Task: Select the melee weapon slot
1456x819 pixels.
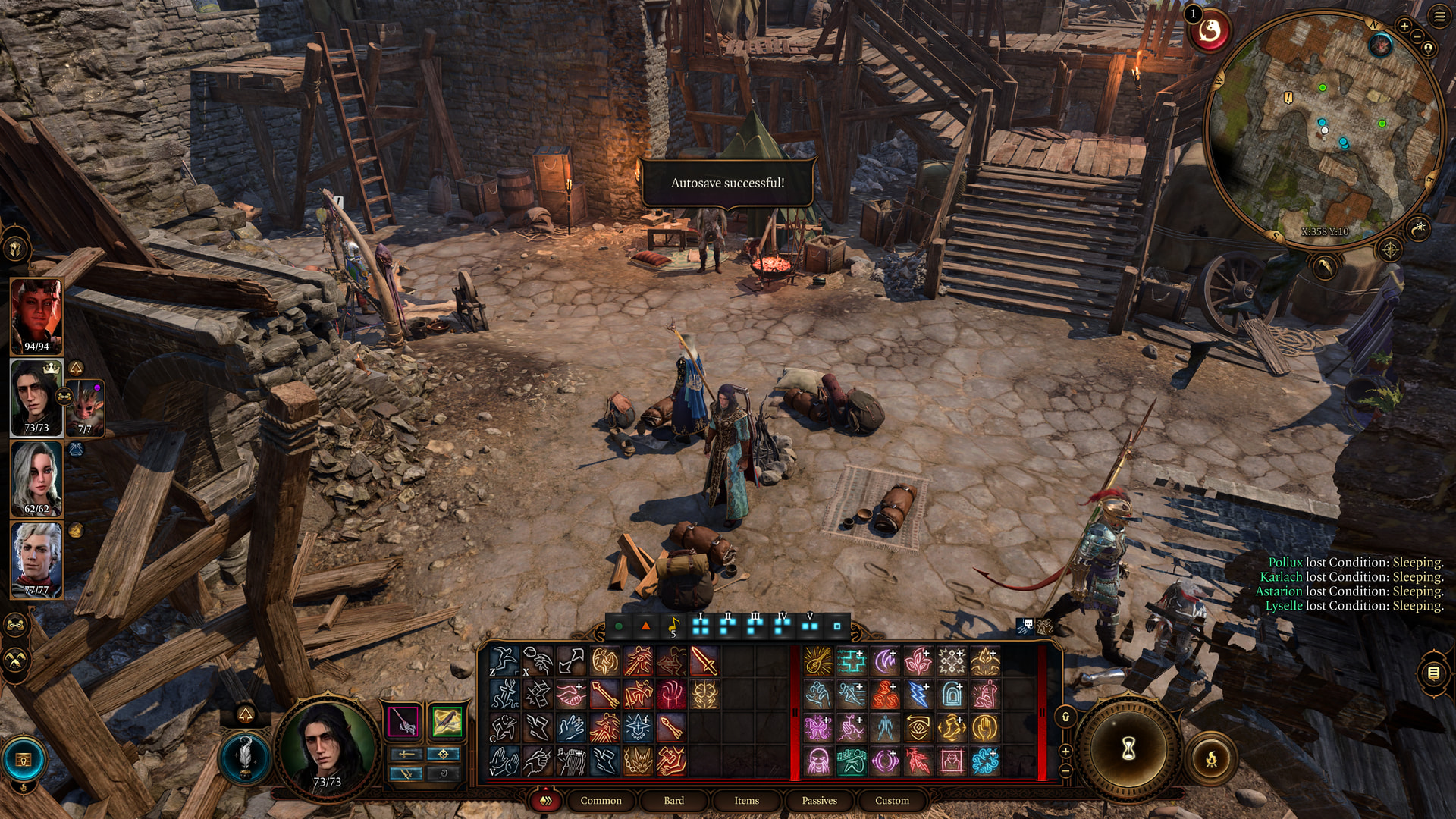Action: coord(403,721)
